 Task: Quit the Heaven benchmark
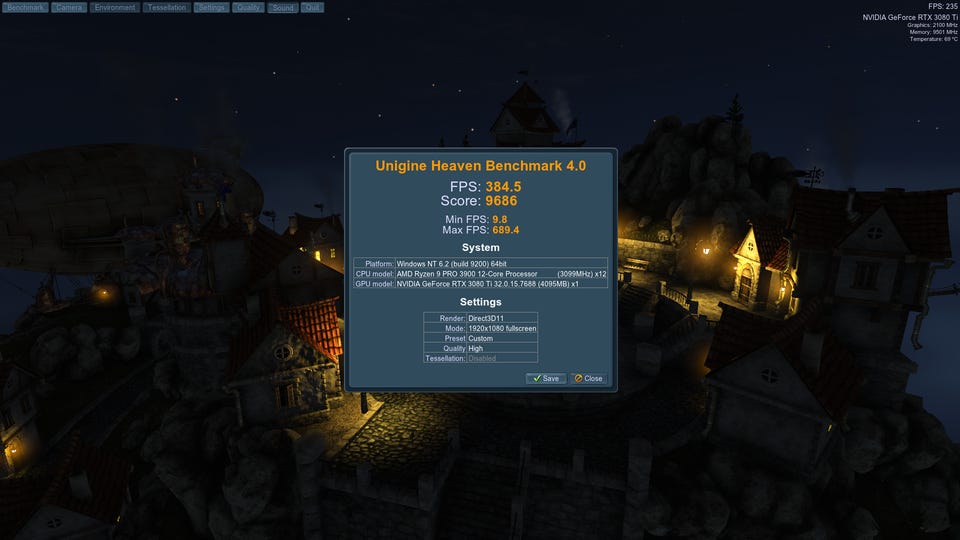tap(311, 7)
